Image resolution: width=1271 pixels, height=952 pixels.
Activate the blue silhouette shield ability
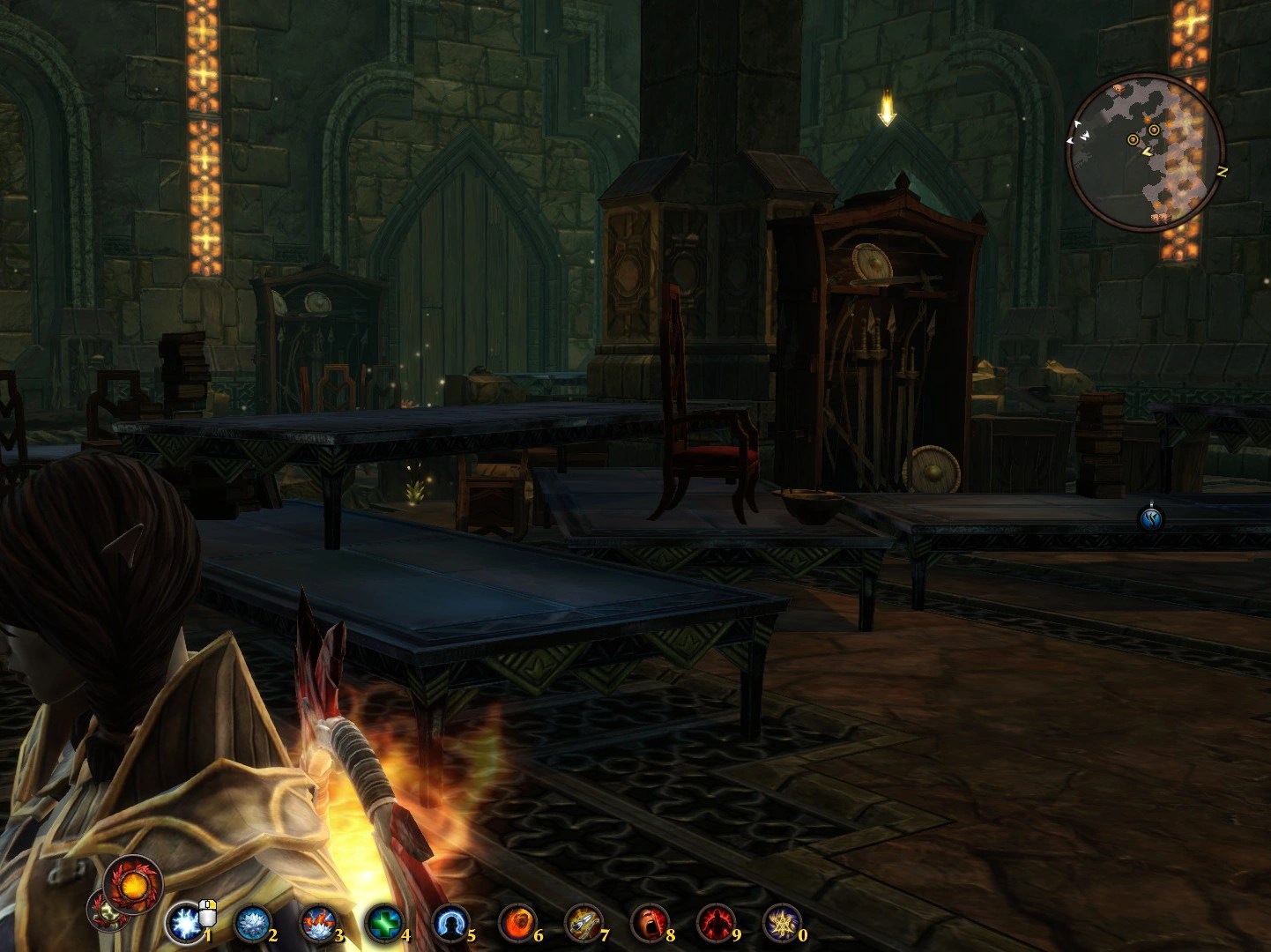(x=450, y=924)
